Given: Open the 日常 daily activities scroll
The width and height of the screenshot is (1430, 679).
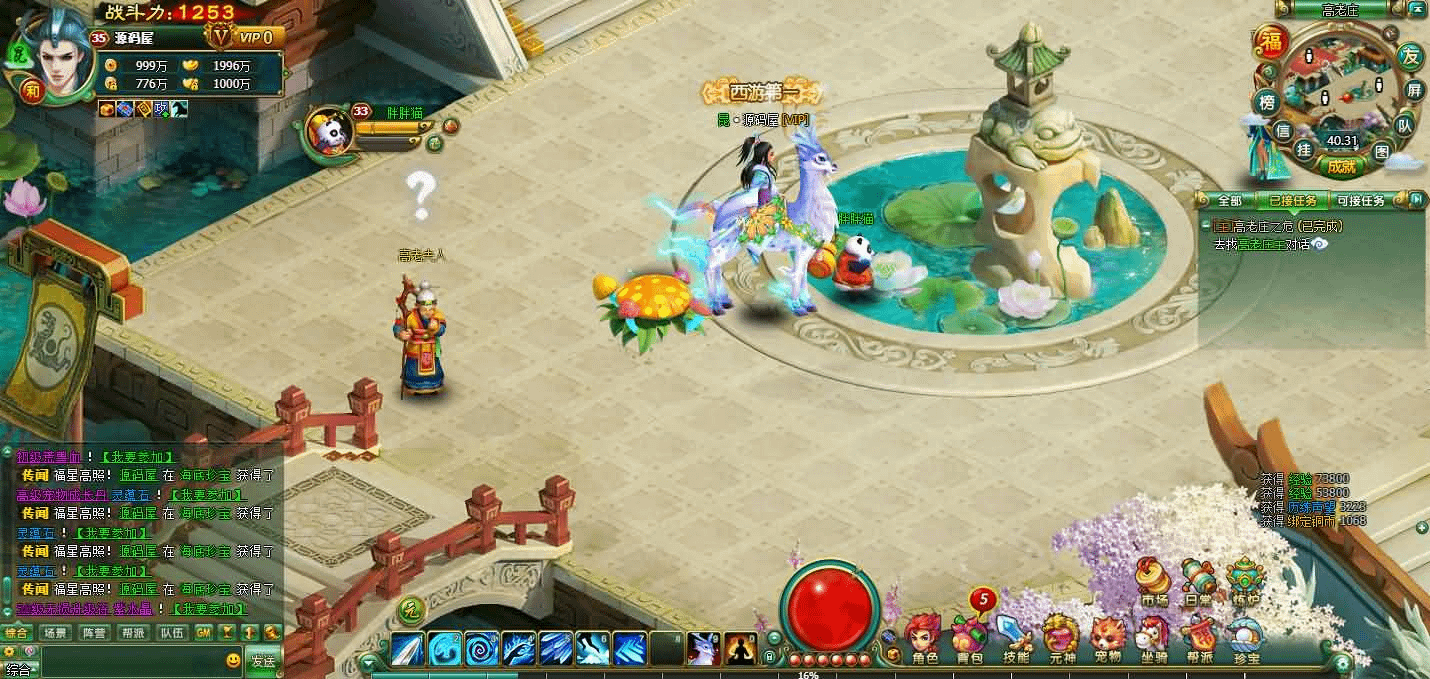Looking at the screenshot, I should click(x=1198, y=581).
